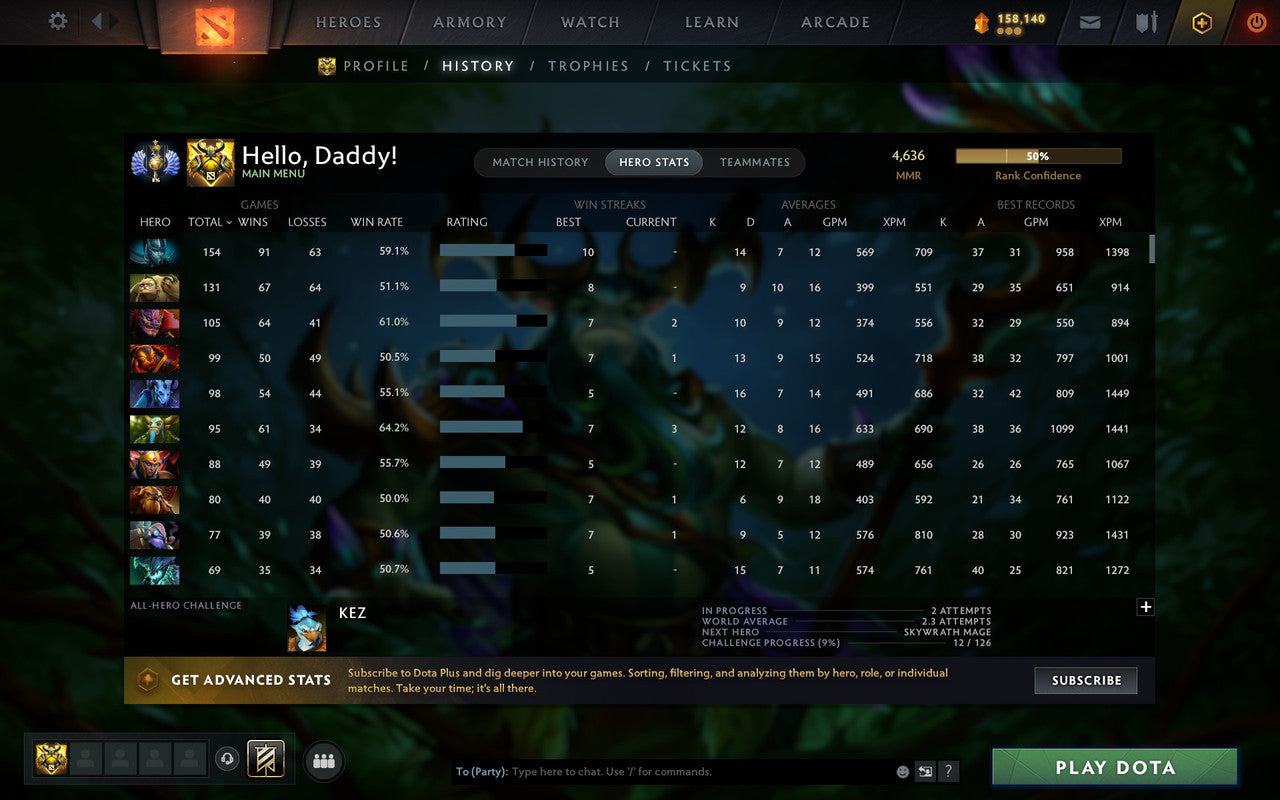Open the Find Party people icon
The height and width of the screenshot is (800, 1280).
tap(323, 760)
